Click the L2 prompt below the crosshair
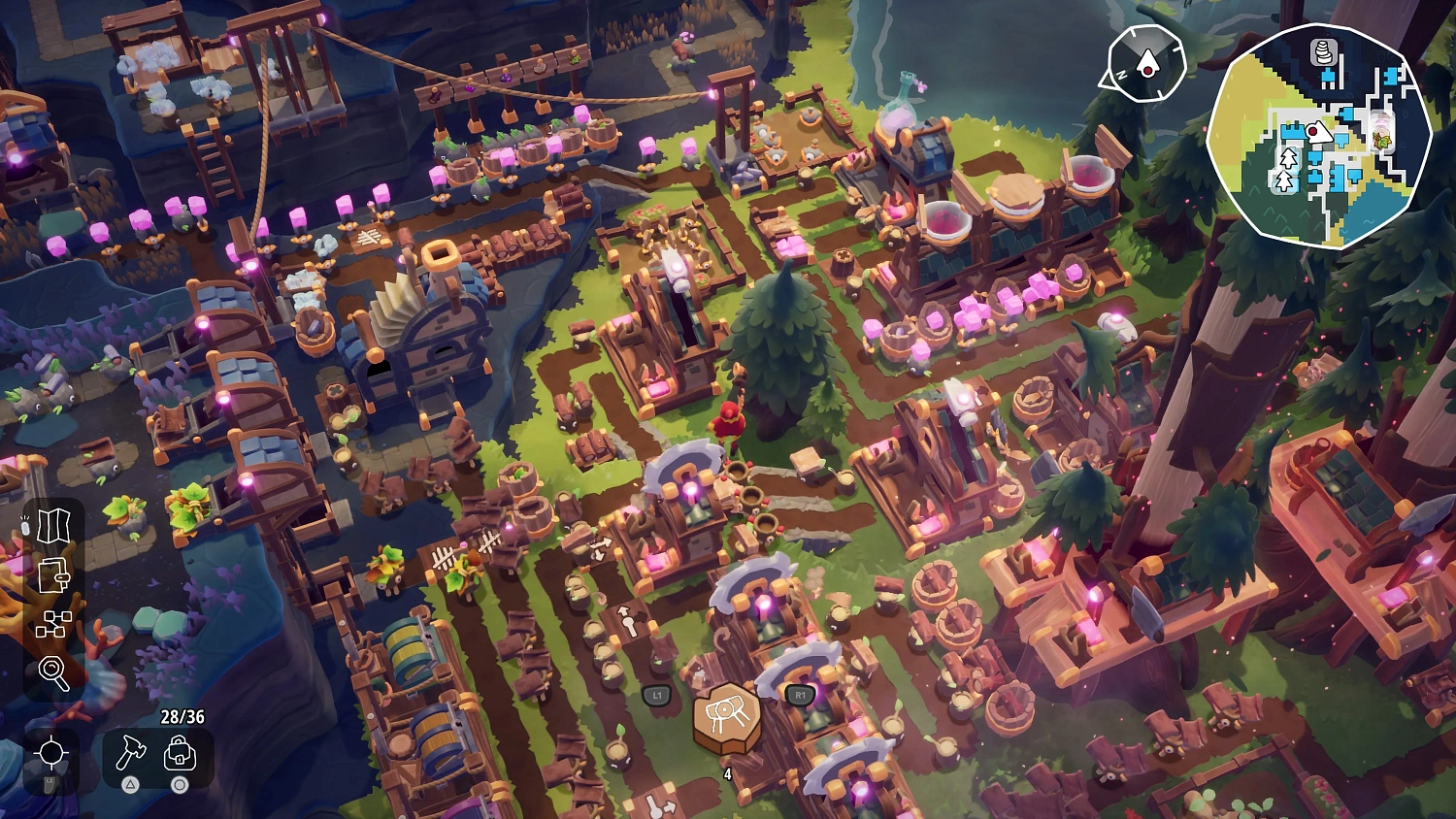The image size is (1456, 819). 50,784
